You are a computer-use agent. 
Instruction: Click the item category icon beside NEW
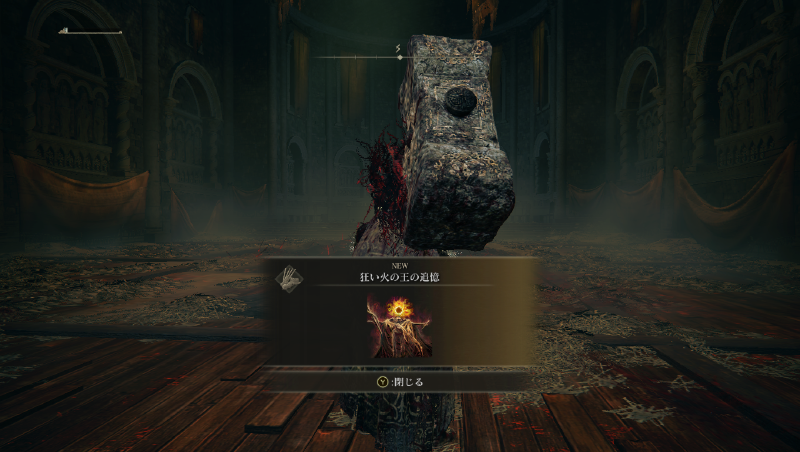(288, 278)
